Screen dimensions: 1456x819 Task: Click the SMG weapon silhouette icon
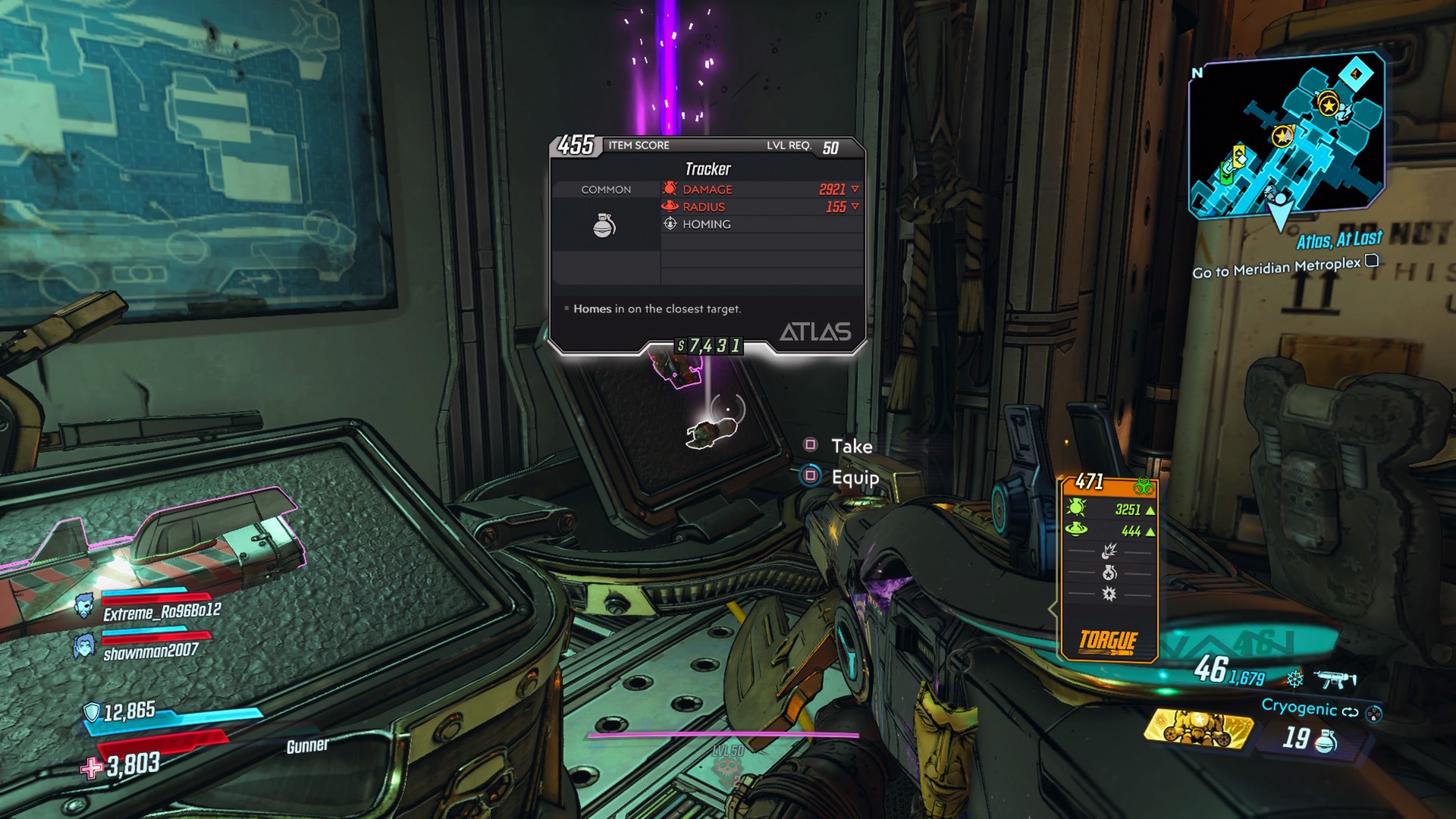click(x=1335, y=680)
